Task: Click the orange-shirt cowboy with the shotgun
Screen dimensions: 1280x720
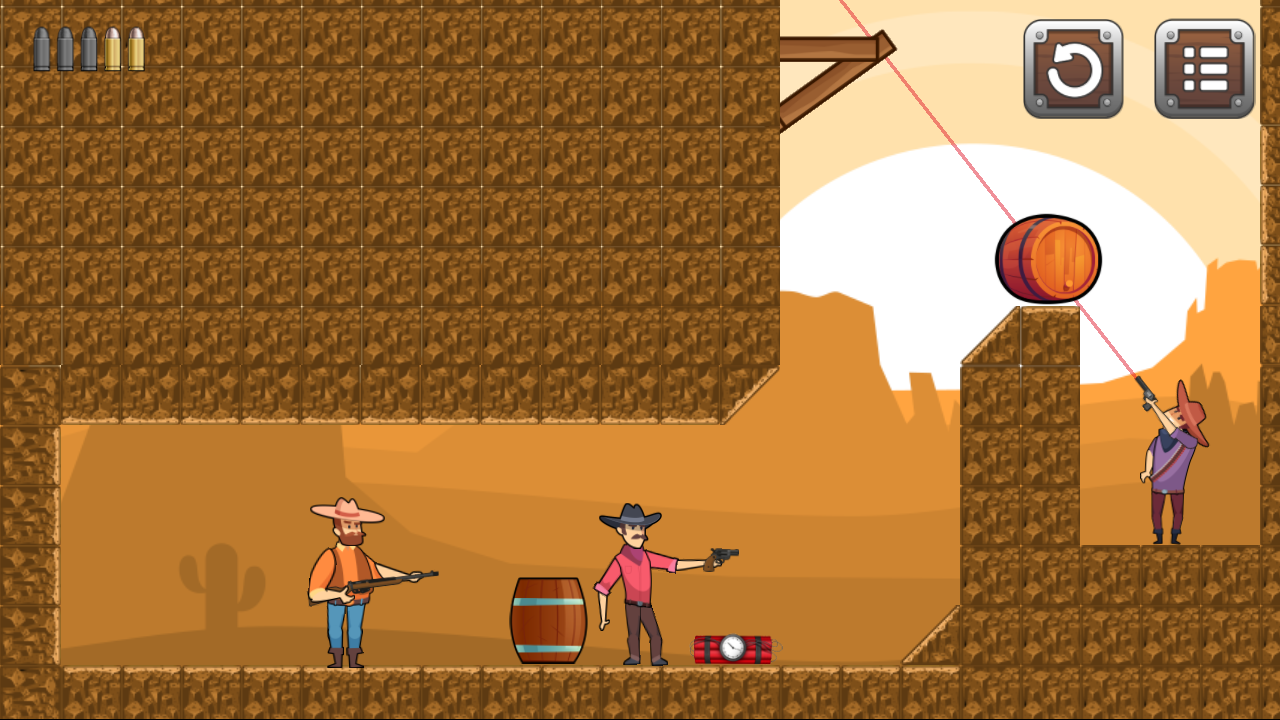Action: (345, 570)
